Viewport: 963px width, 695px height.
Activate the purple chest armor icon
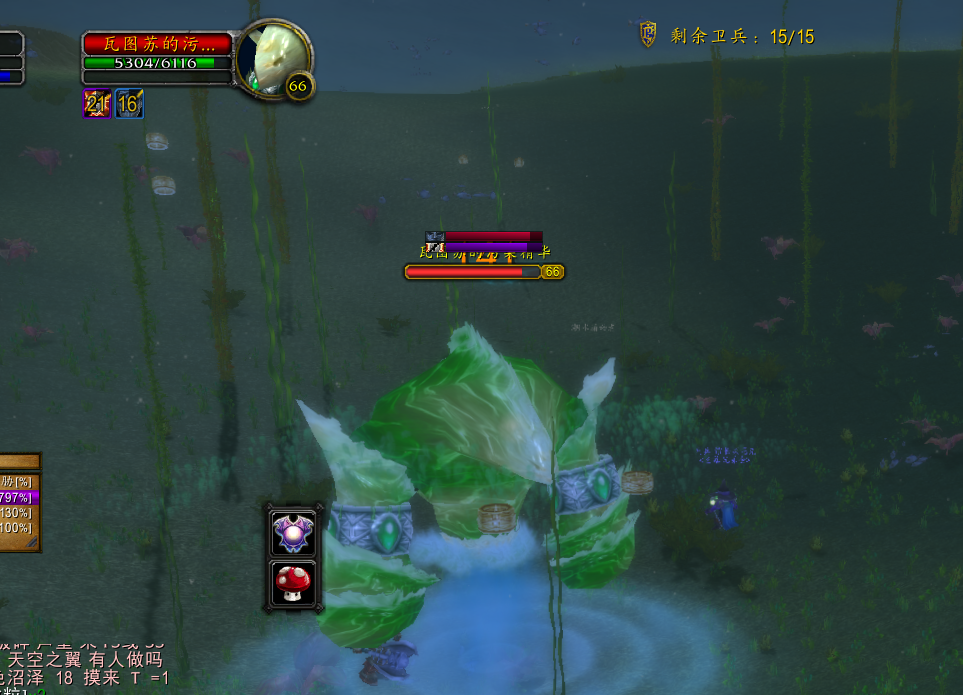coord(294,531)
